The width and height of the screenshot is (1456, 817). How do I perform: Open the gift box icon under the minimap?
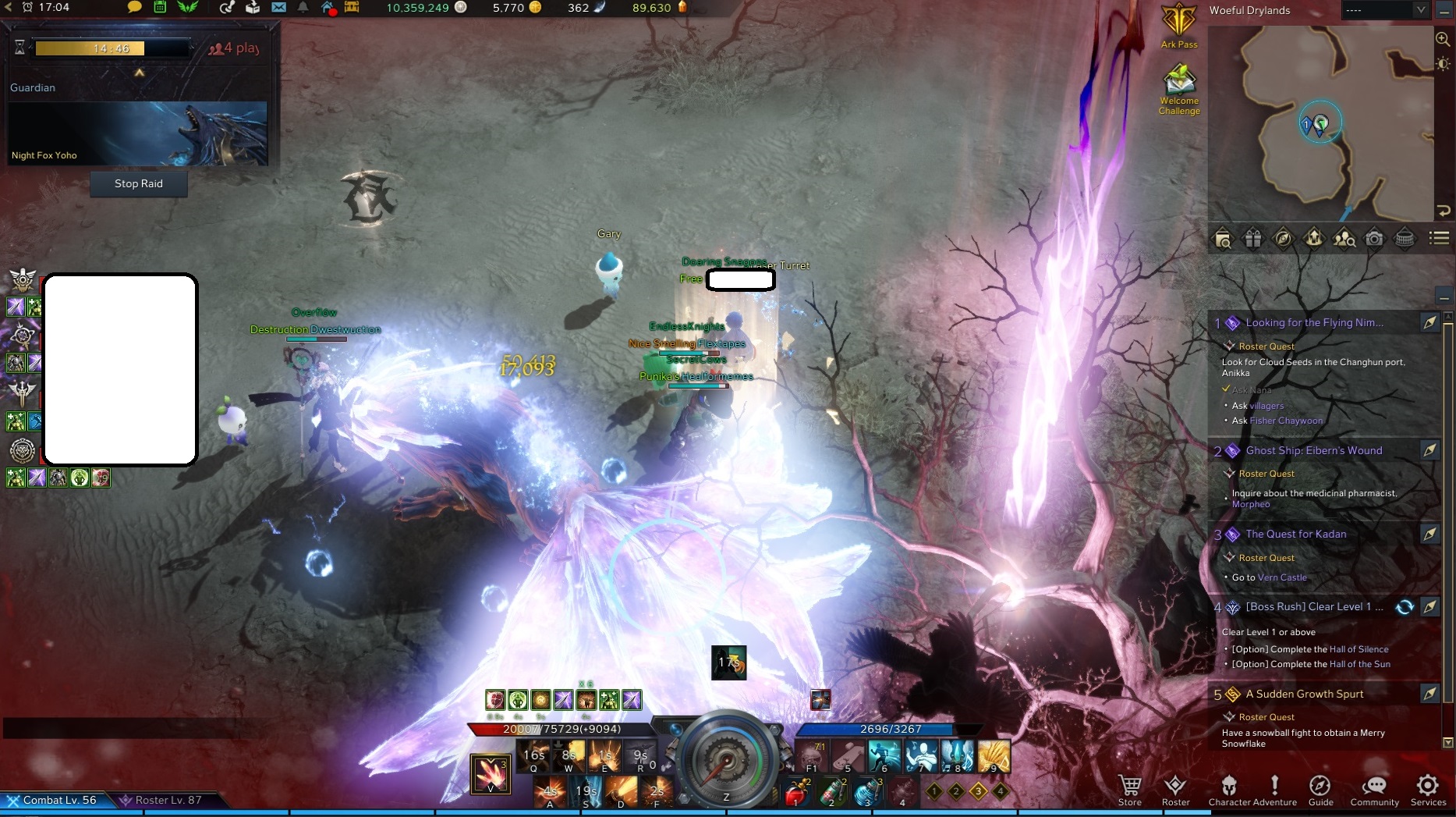tap(1254, 238)
